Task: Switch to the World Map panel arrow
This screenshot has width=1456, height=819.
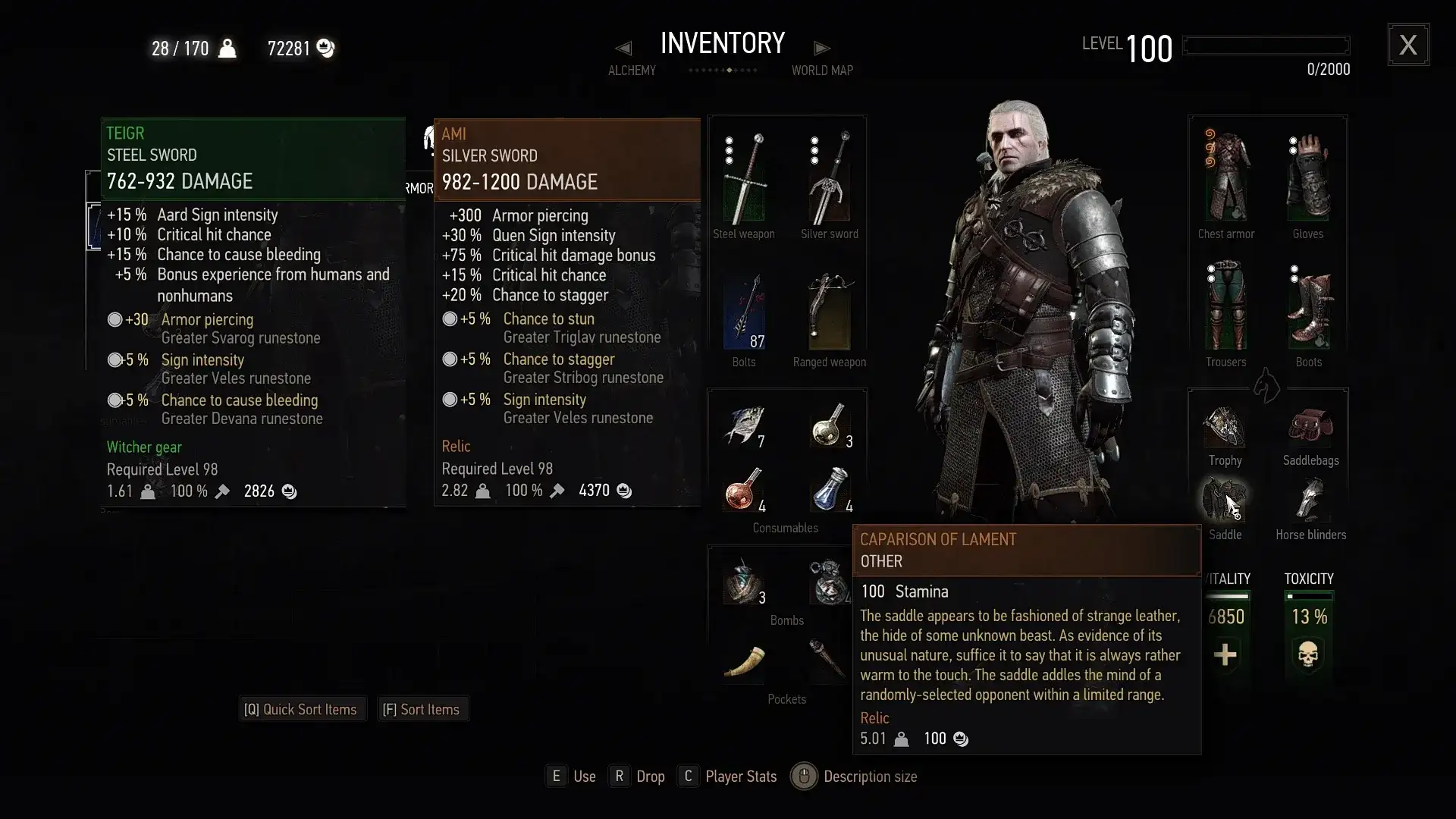Action: pos(822,49)
